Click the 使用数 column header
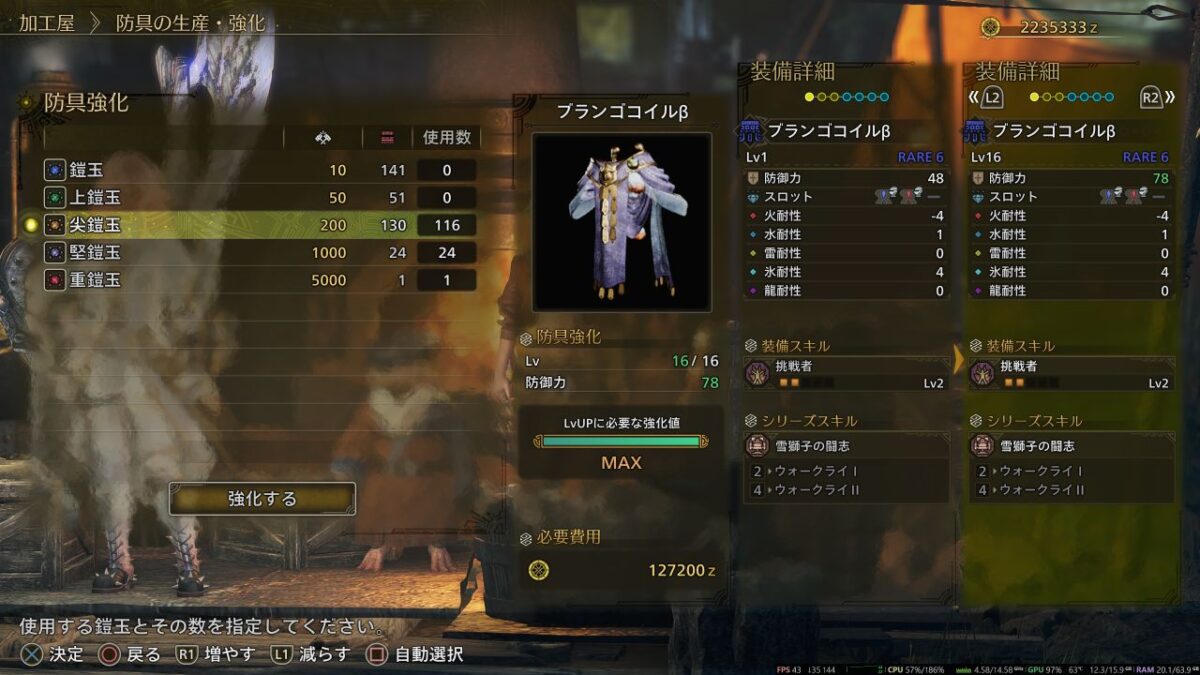Image resolution: width=1200 pixels, height=675 pixels. click(446, 137)
